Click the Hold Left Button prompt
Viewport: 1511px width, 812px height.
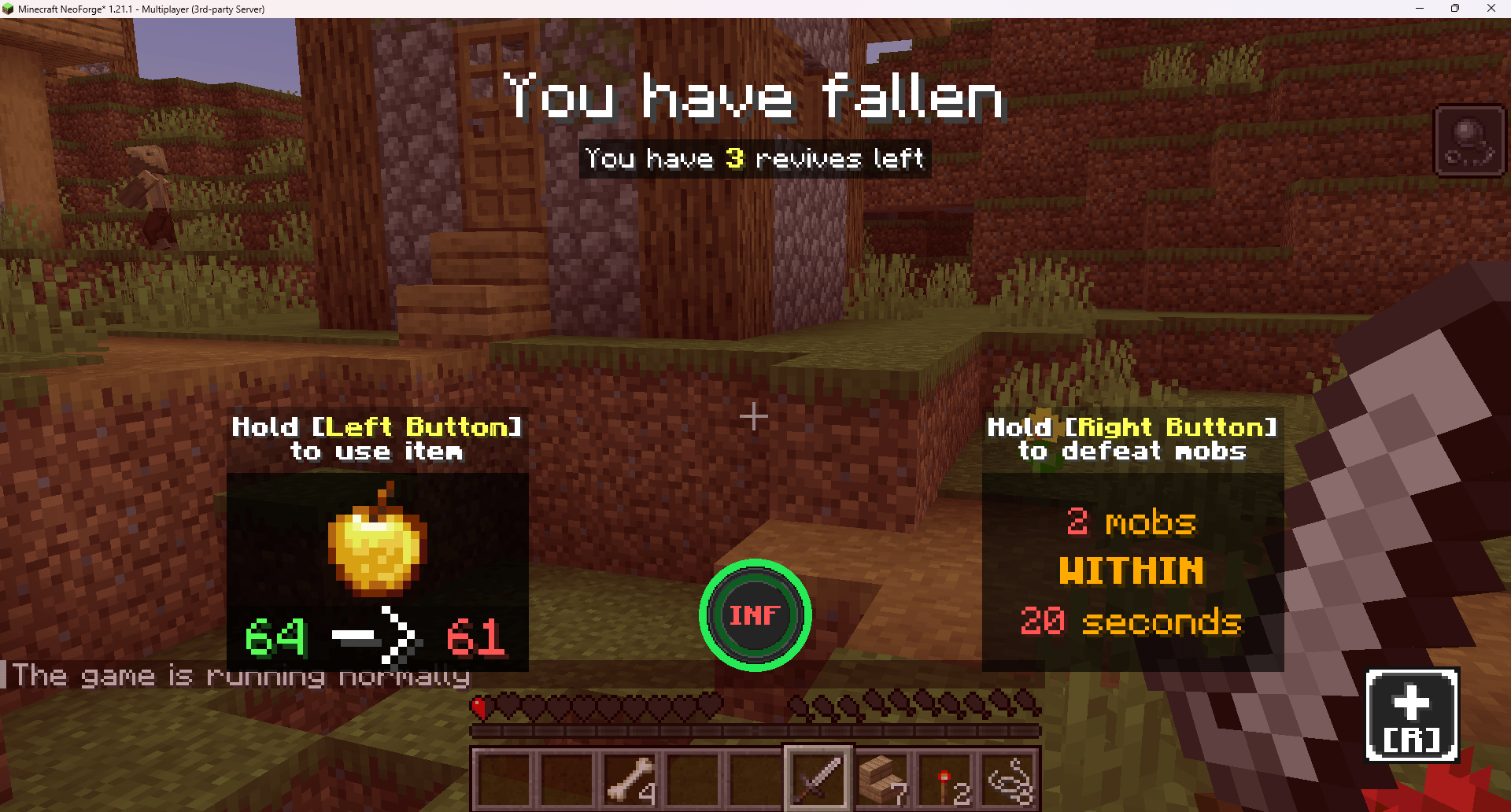click(x=378, y=438)
